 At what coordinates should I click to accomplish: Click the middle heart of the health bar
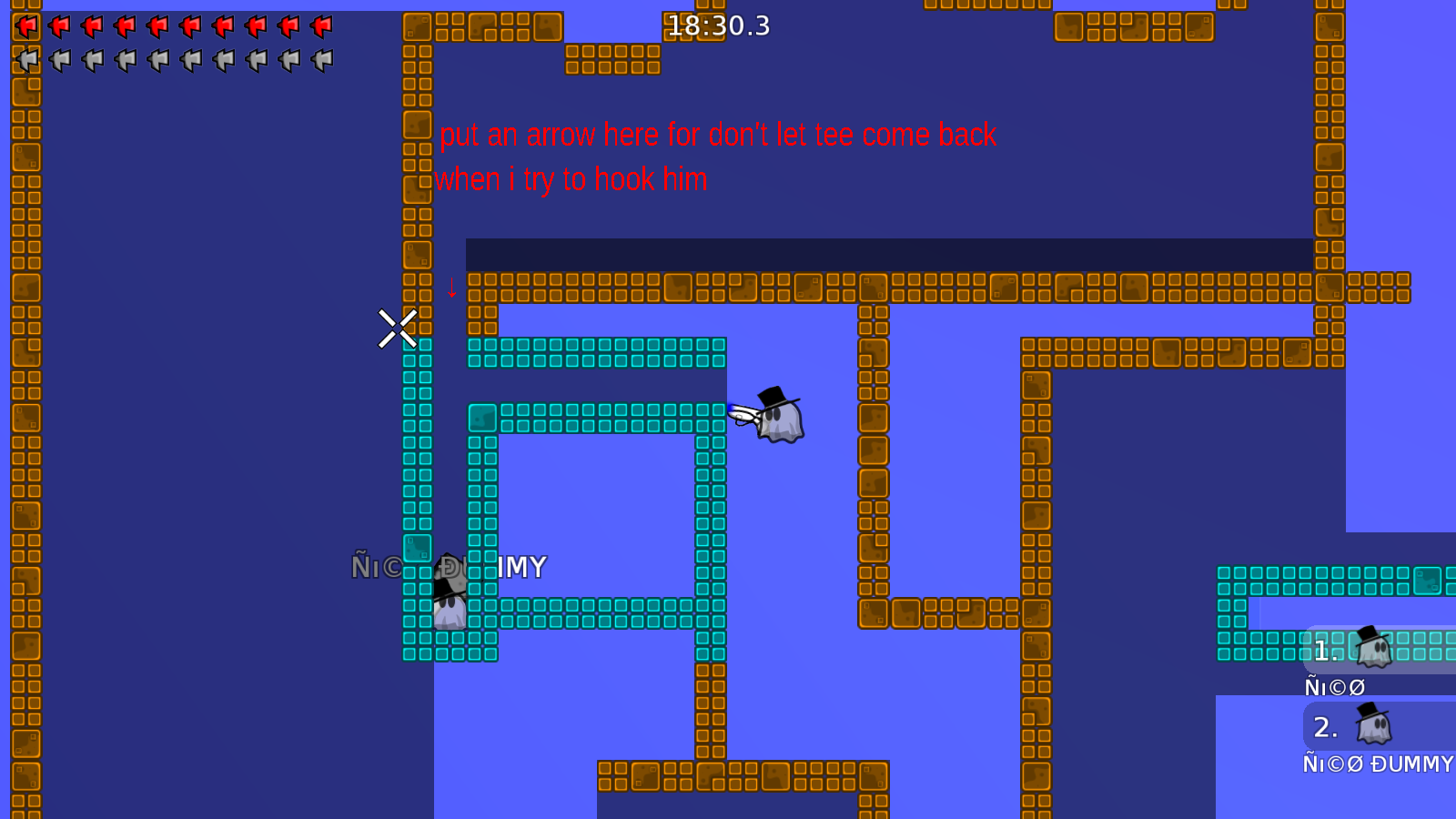click(x=157, y=25)
